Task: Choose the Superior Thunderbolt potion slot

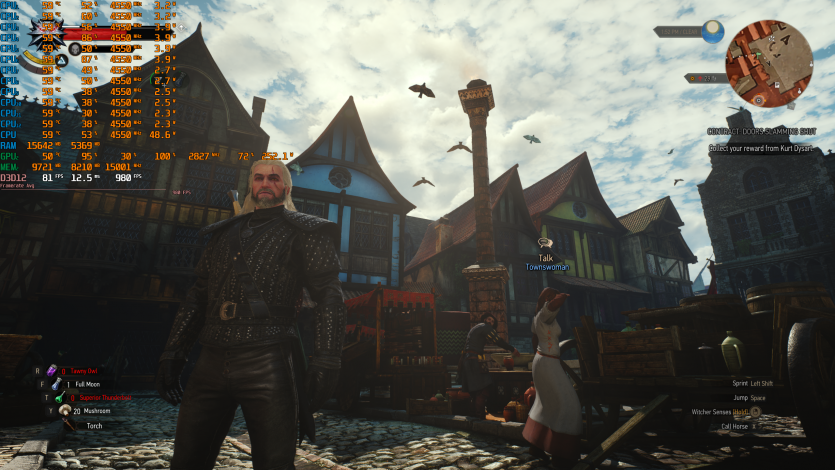Action: [x=62, y=397]
